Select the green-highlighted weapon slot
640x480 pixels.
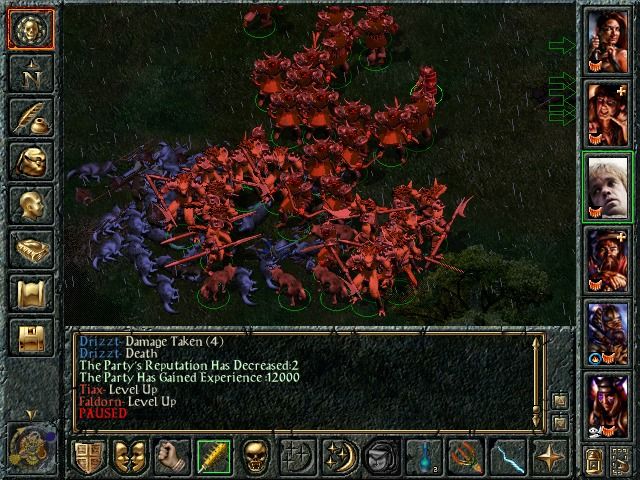coord(213,456)
